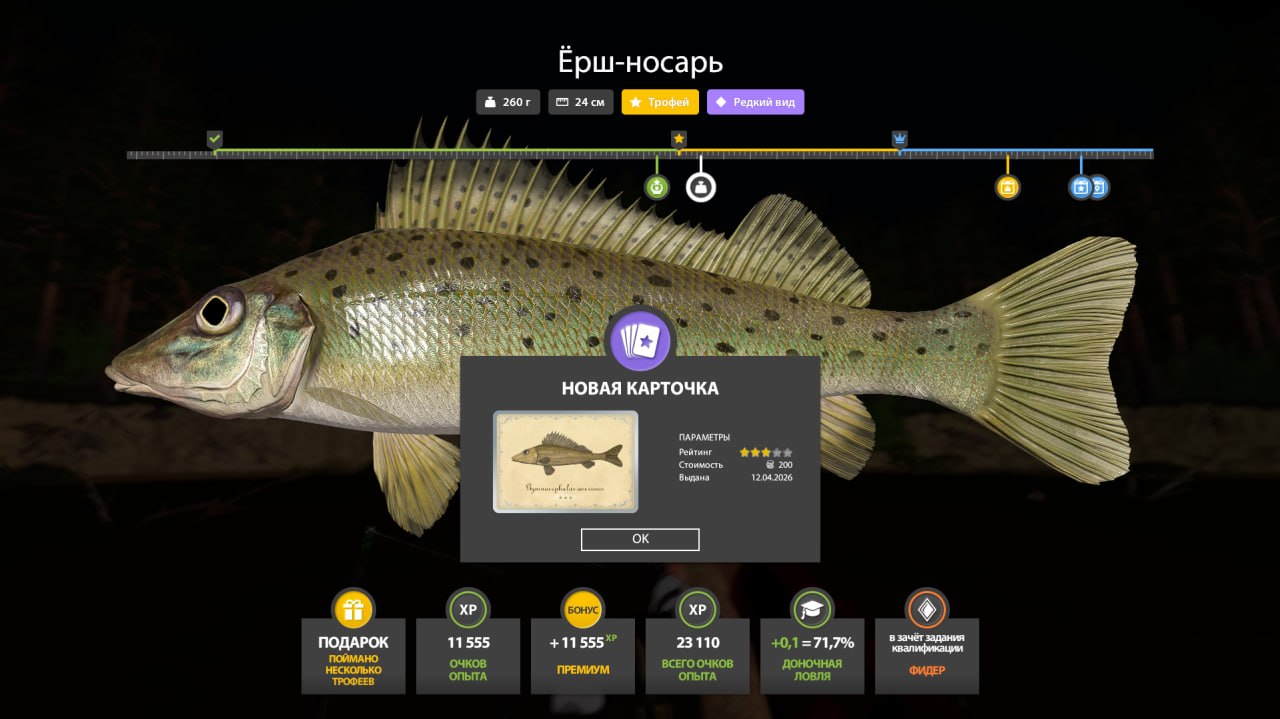The width and height of the screenshot is (1280, 719).
Task: Click the green checkmark threshold on the scale
Action: click(214, 139)
